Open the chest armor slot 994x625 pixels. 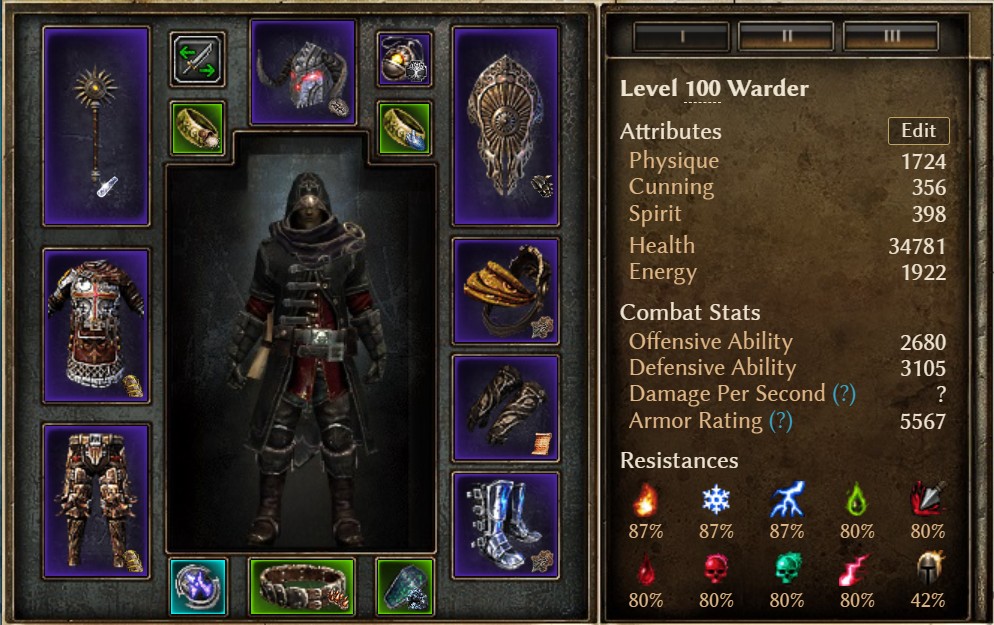tap(96, 326)
